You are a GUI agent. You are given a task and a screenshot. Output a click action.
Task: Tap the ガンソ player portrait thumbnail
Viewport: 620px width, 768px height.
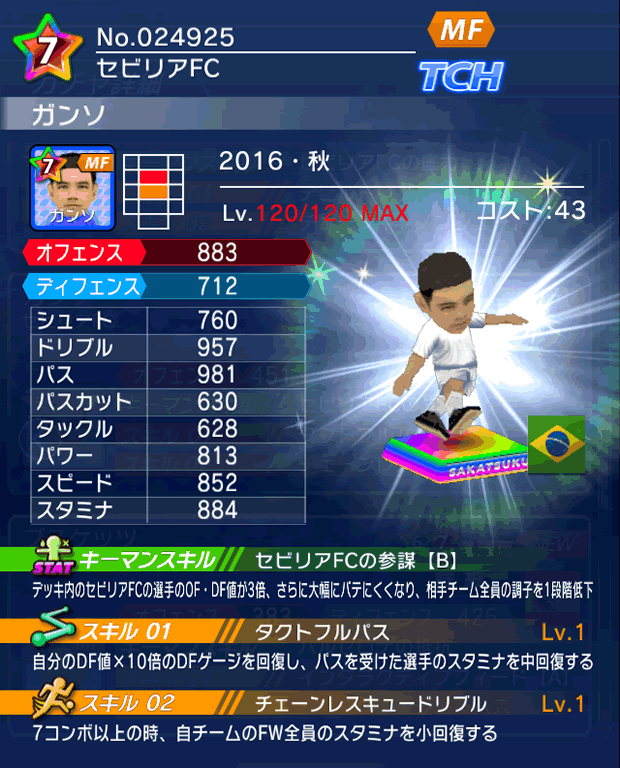(x=73, y=187)
